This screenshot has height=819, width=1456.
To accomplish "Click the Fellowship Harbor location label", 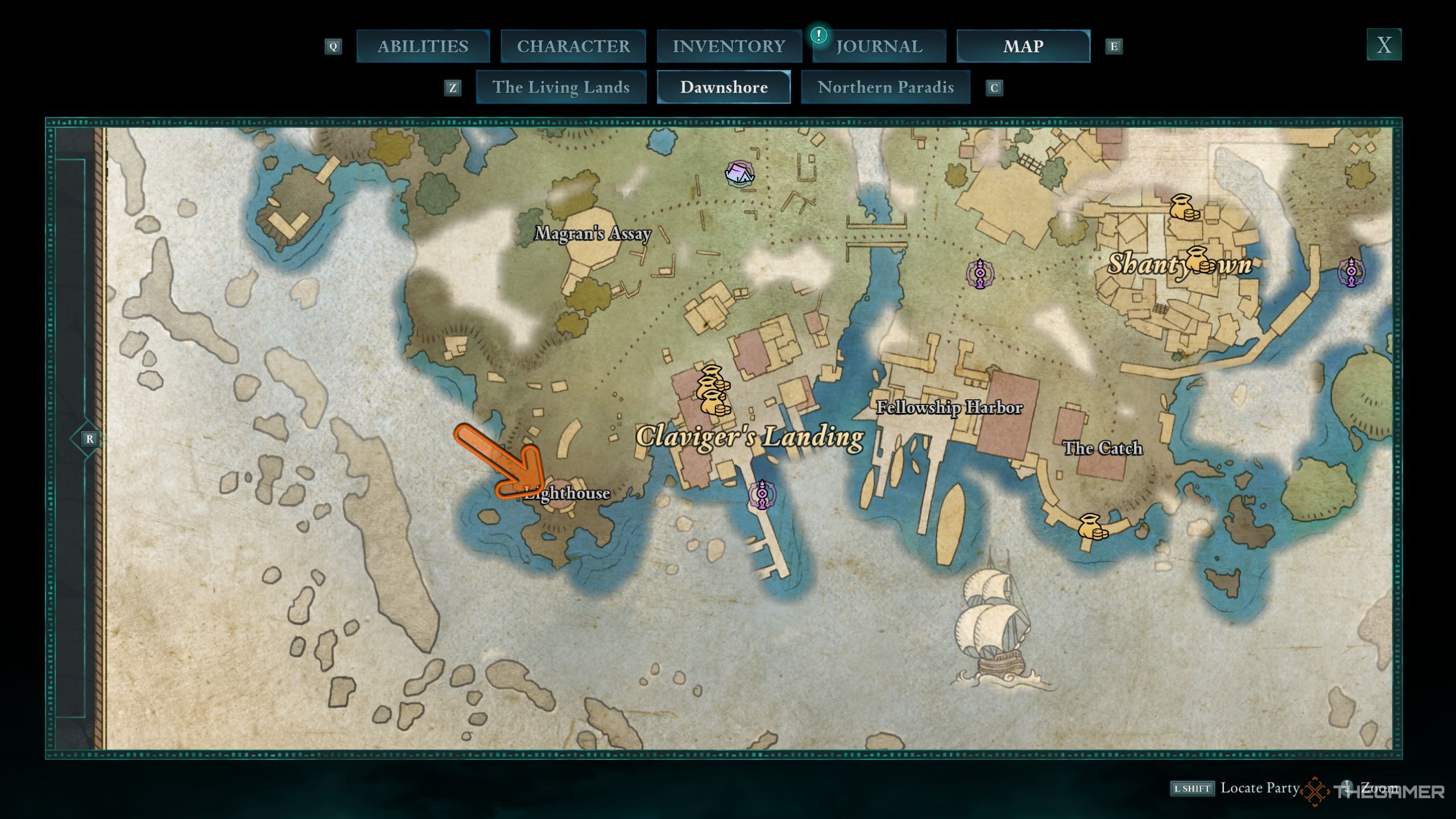I will pos(949,407).
